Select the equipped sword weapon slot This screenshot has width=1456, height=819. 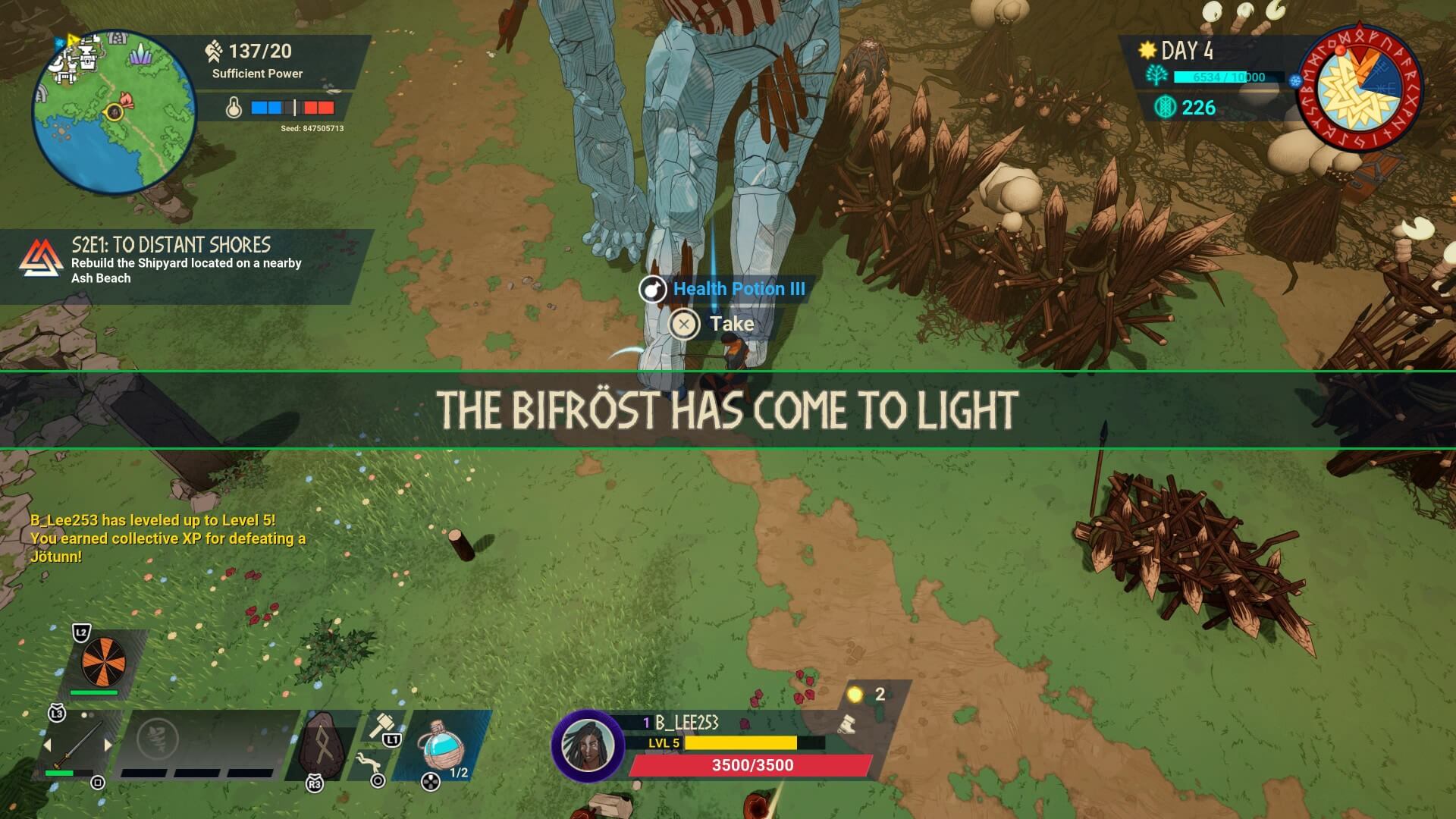click(x=78, y=745)
